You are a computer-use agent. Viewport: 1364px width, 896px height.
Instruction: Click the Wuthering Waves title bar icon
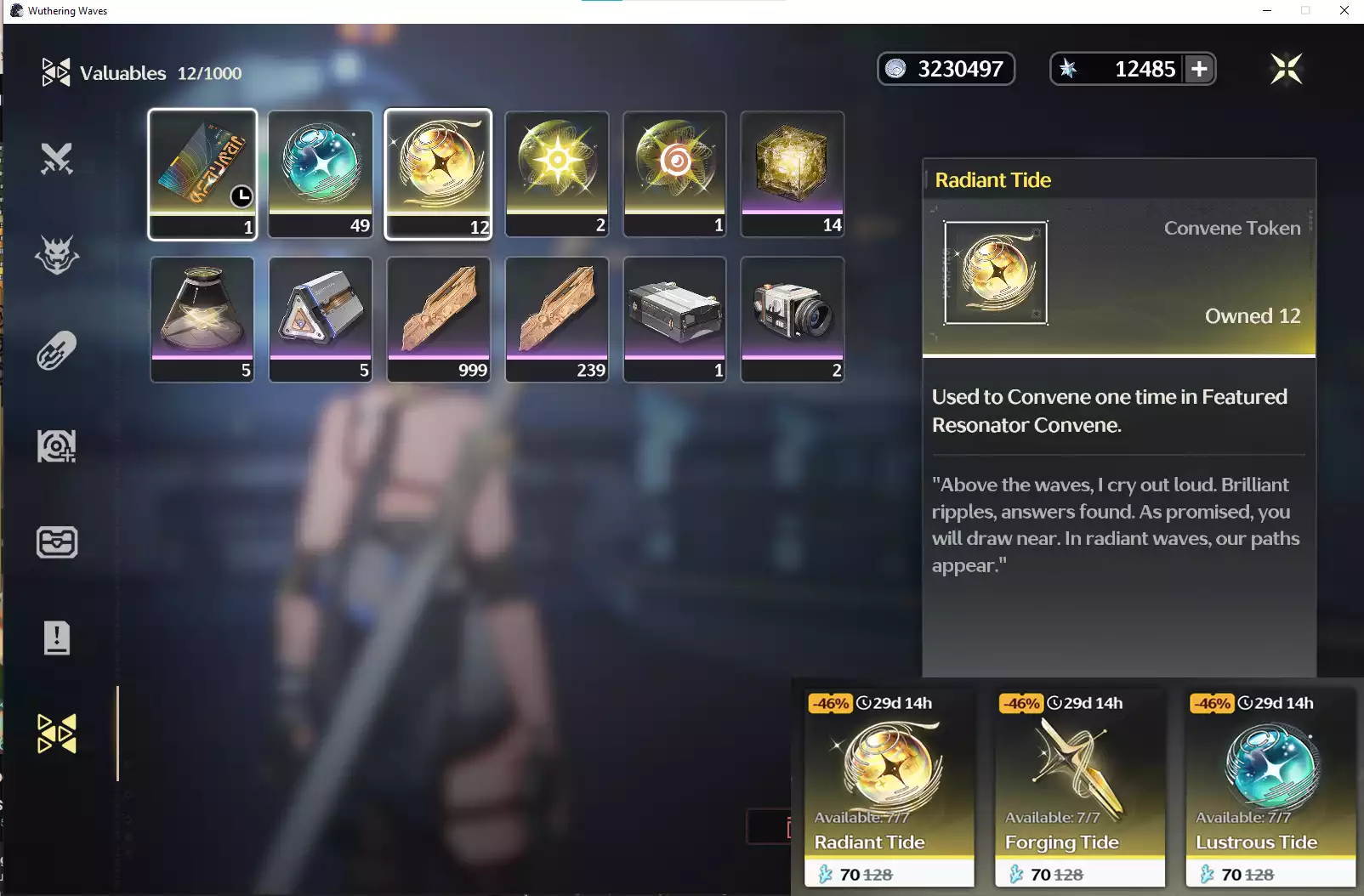(x=15, y=10)
